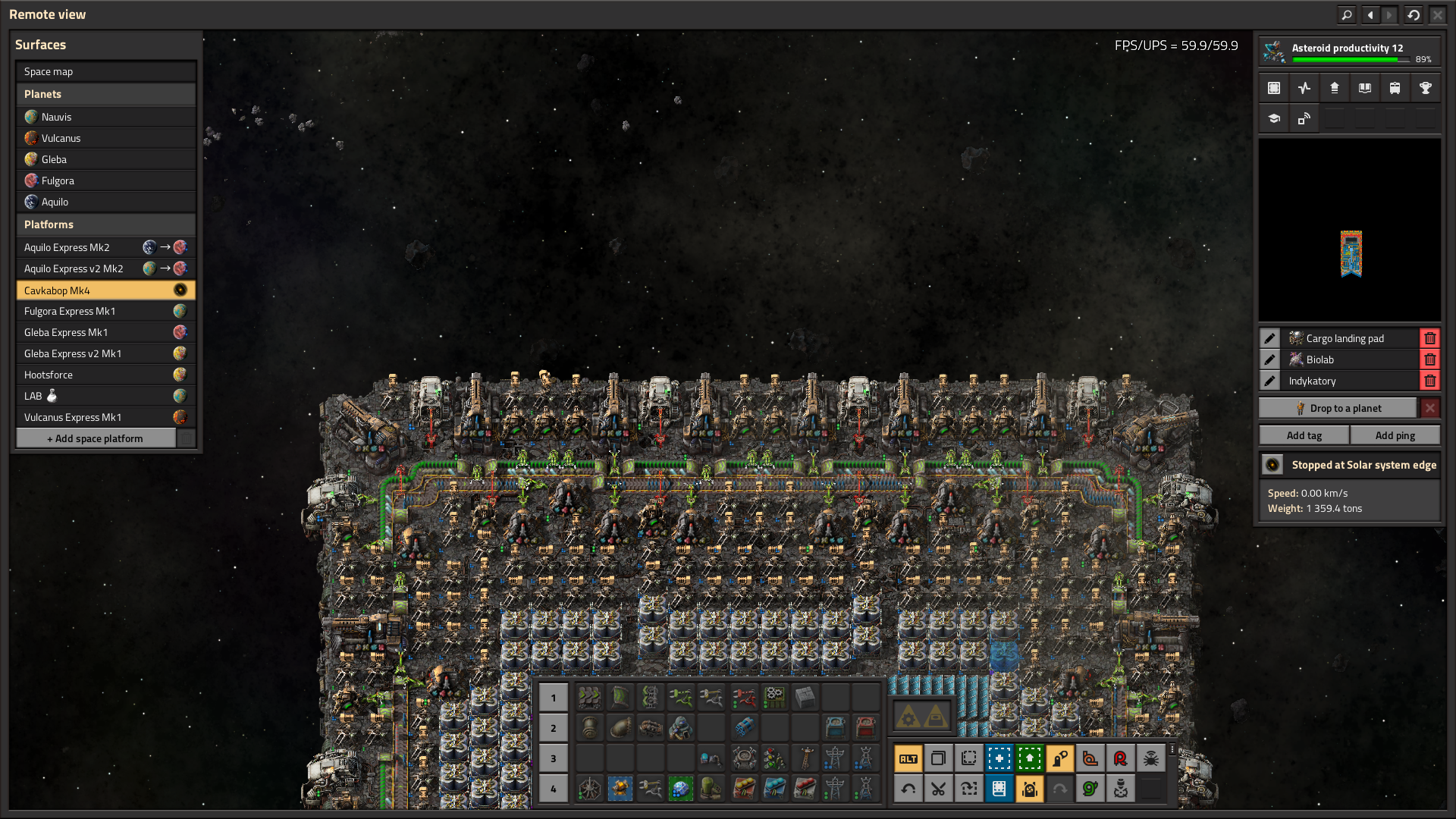Screen dimensions: 1456x819
Task: Delete the Biolab pin
Action: click(x=1430, y=359)
